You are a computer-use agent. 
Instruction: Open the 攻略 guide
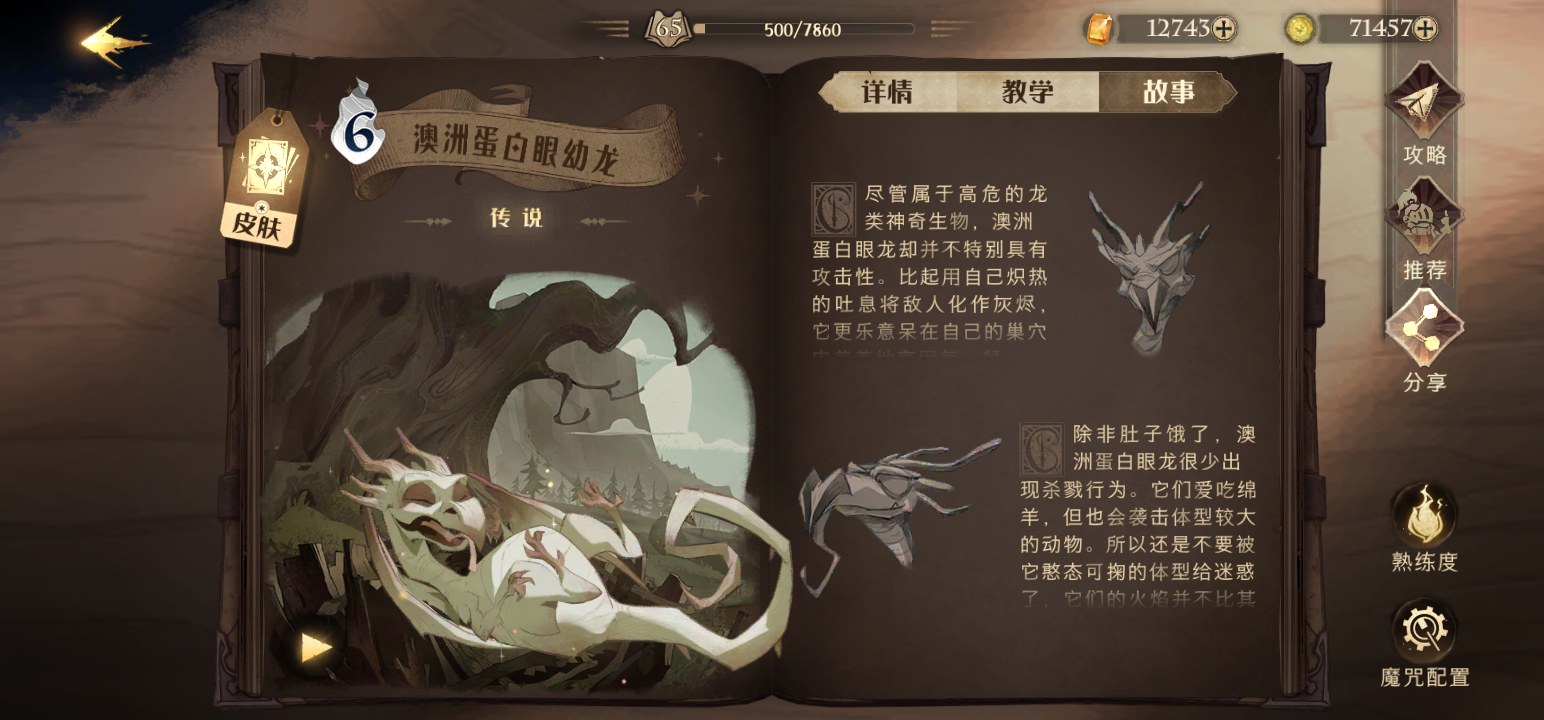1424,109
